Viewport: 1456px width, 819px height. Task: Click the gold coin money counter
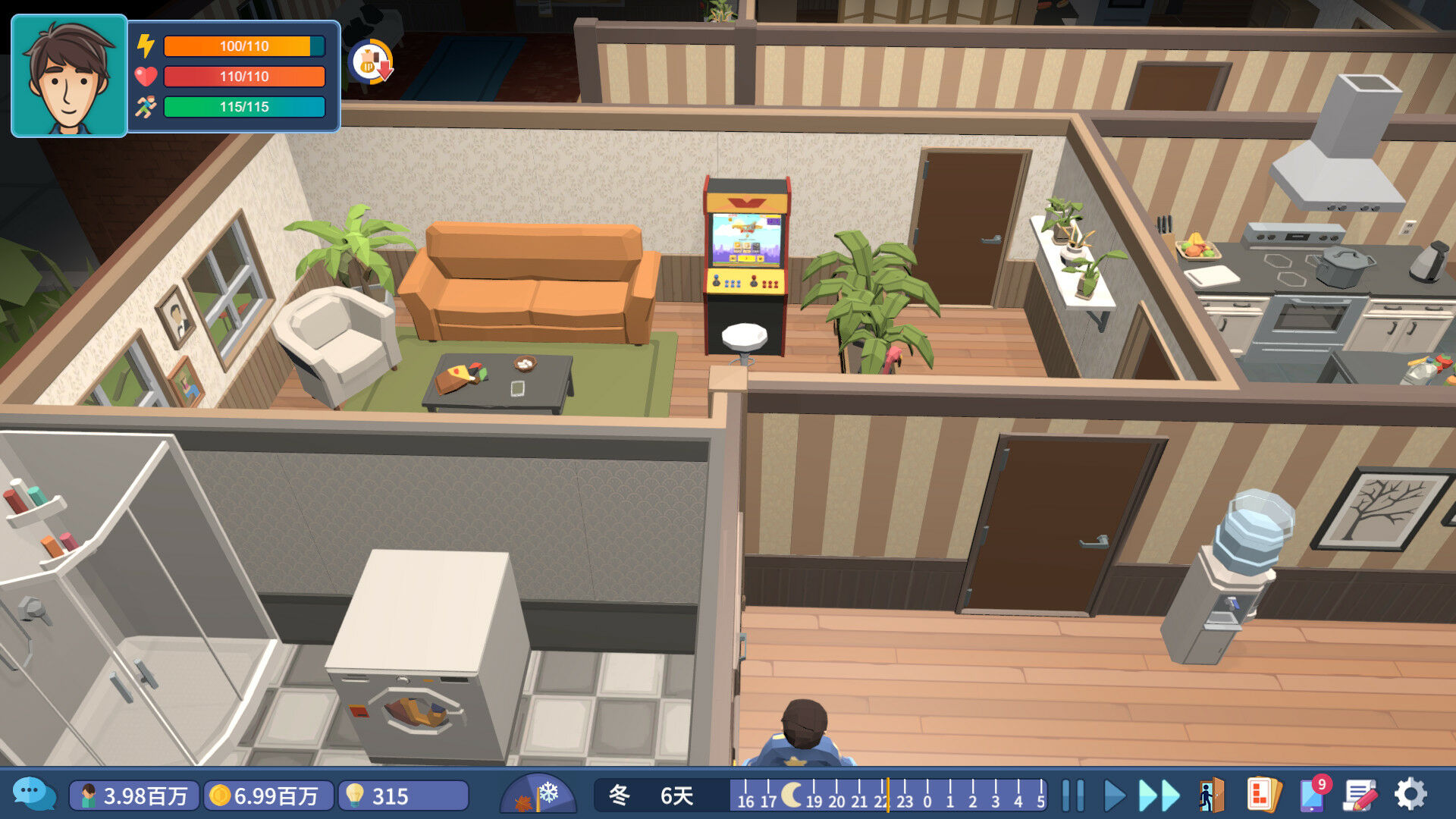click(x=268, y=795)
